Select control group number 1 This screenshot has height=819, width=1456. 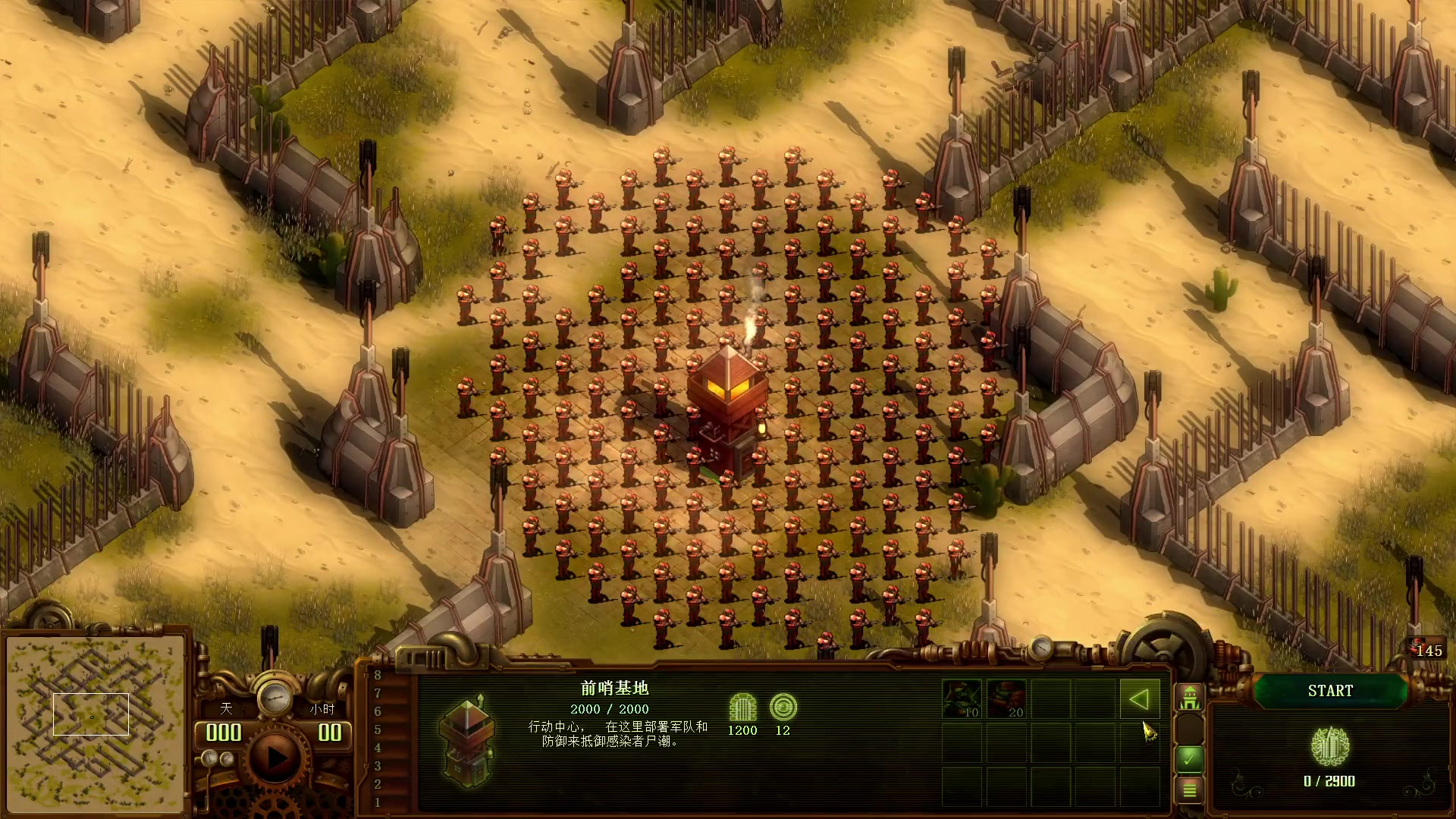pos(378,802)
